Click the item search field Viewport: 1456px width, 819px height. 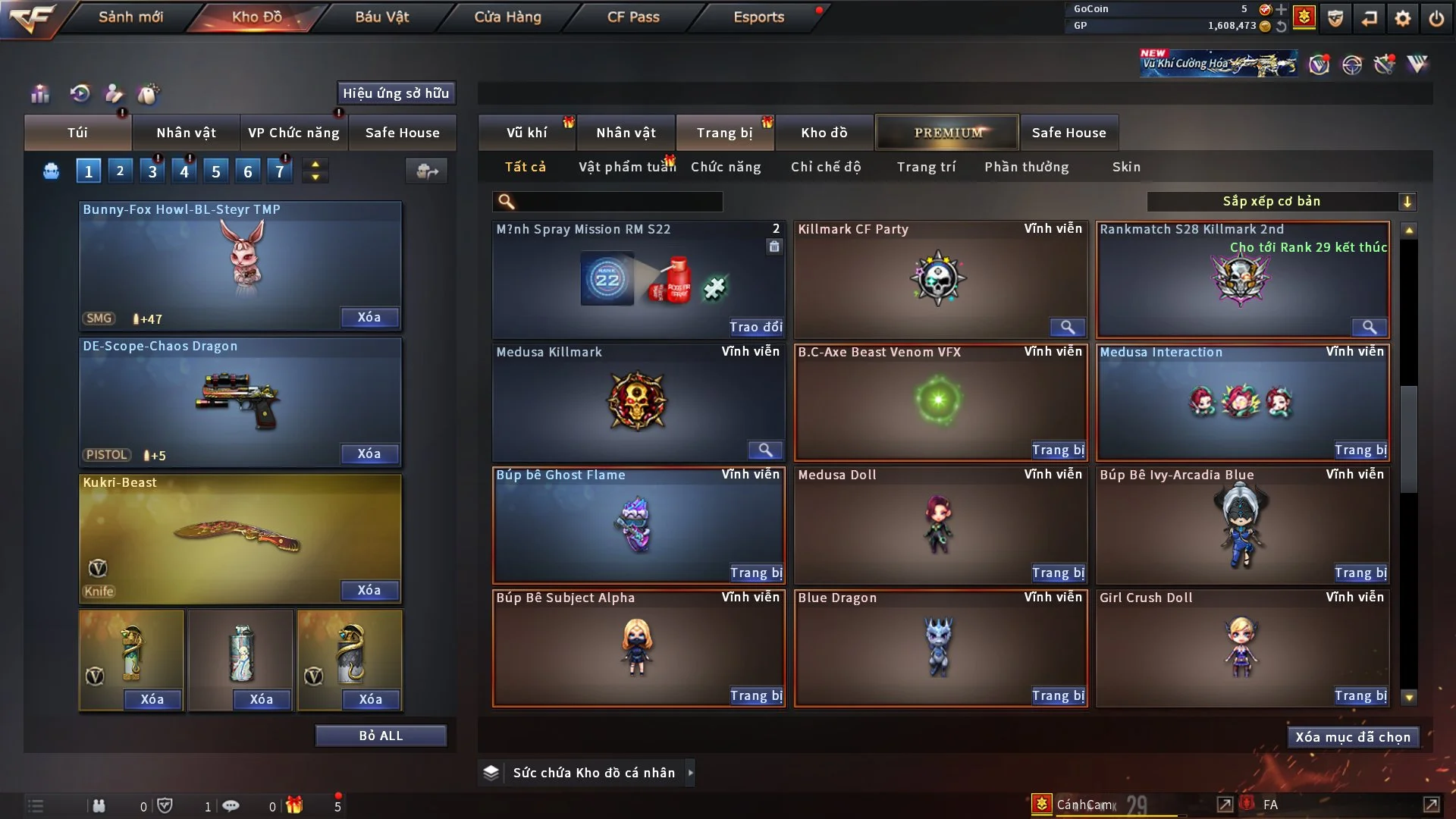(618, 202)
